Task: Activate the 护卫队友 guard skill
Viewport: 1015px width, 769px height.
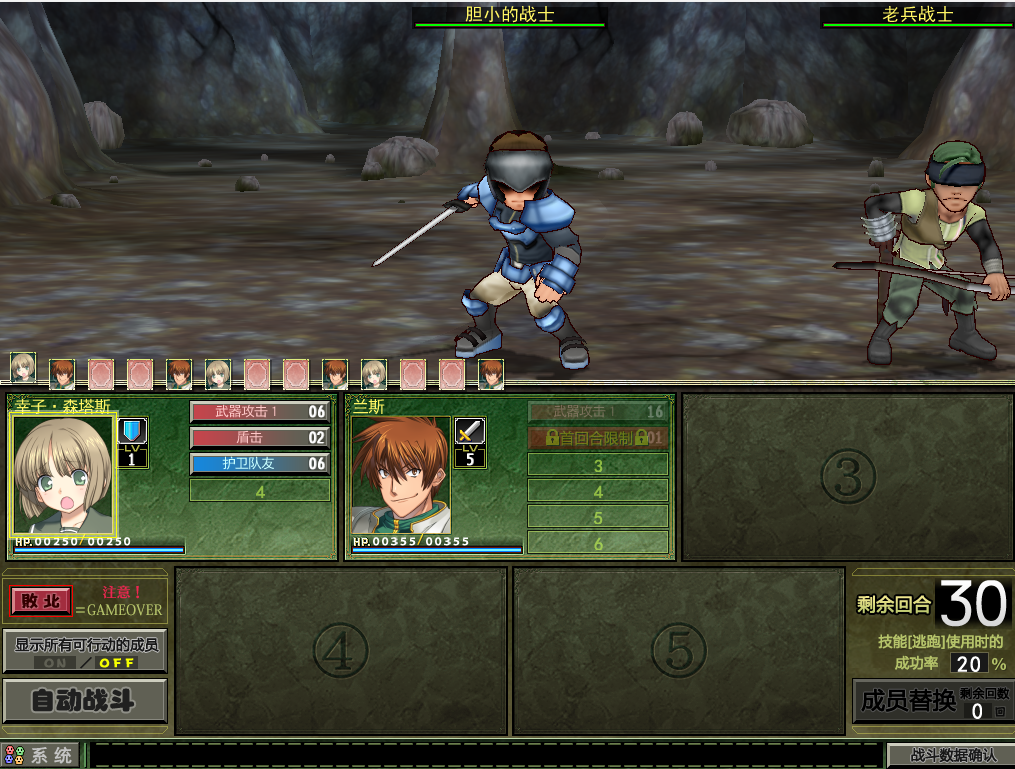Action: tap(259, 464)
